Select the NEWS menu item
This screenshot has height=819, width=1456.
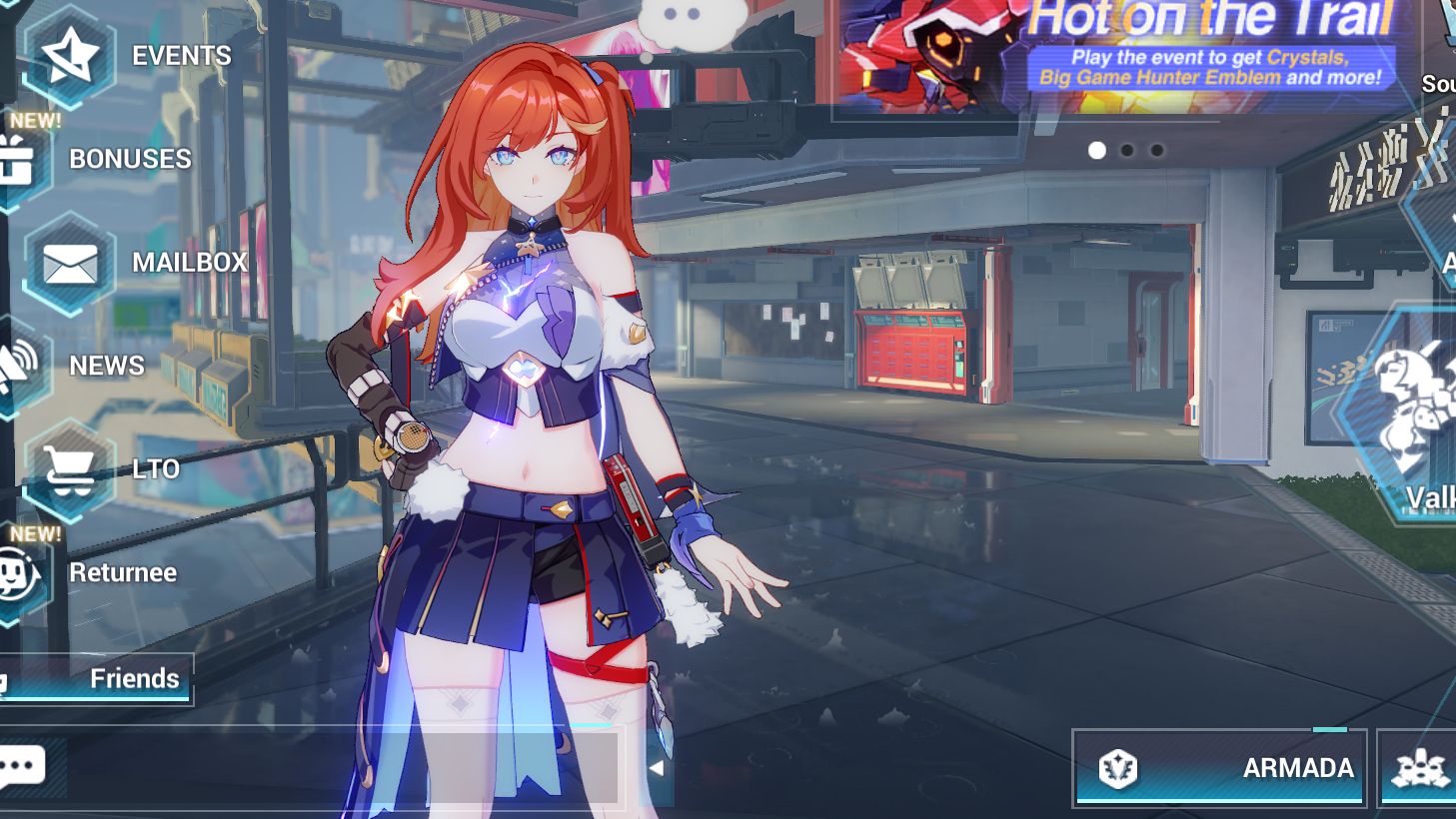click(x=106, y=366)
